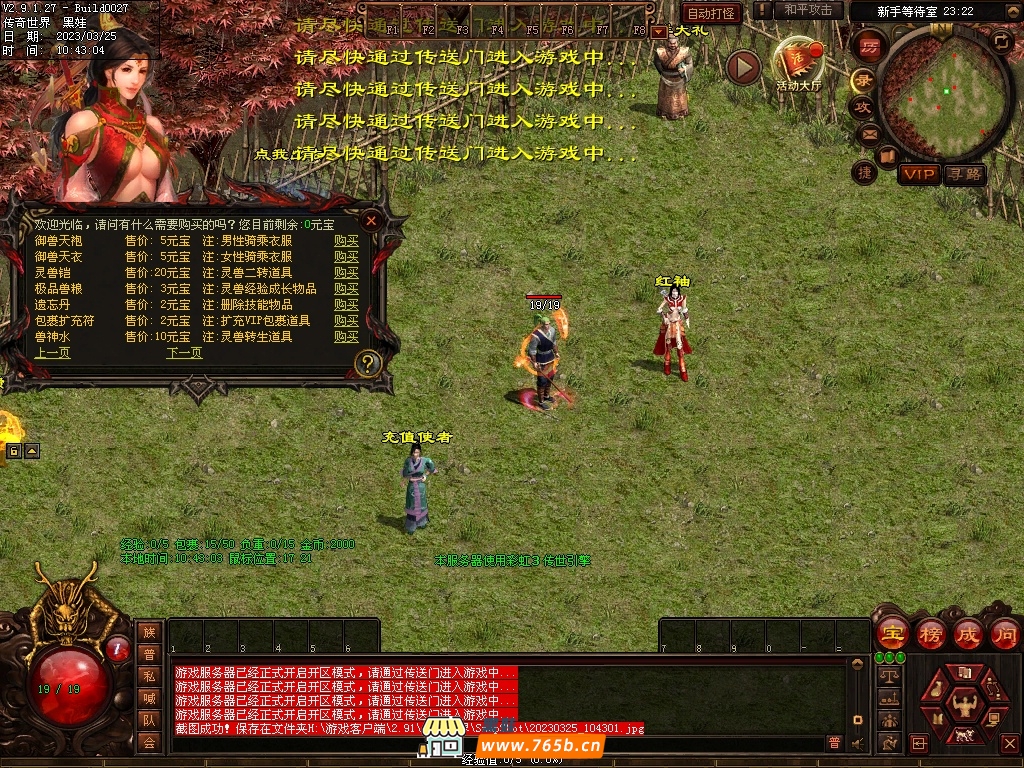The height and width of the screenshot is (768, 1024).
Task: Show the 榜 rankings button
Action: pos(930,633)
